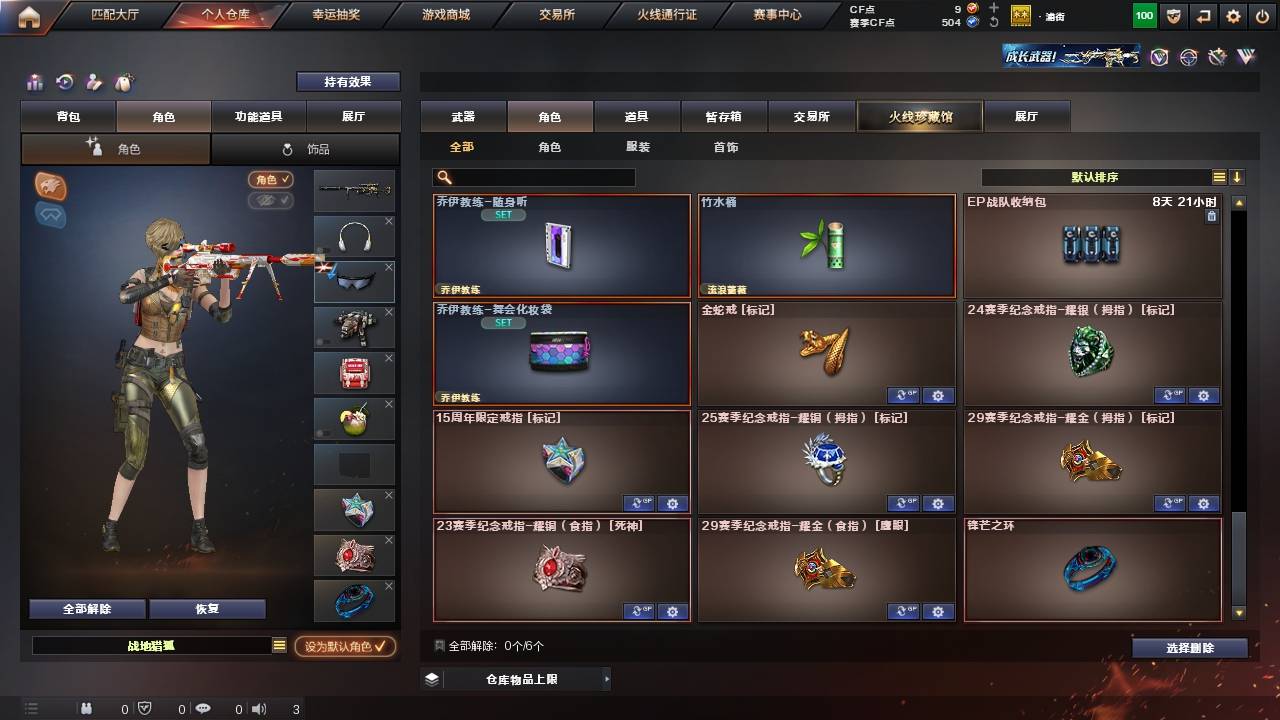1280x720 pixels.
Task: Click the clan shield icon in the bottom bar
Action: tap(144, 708)
